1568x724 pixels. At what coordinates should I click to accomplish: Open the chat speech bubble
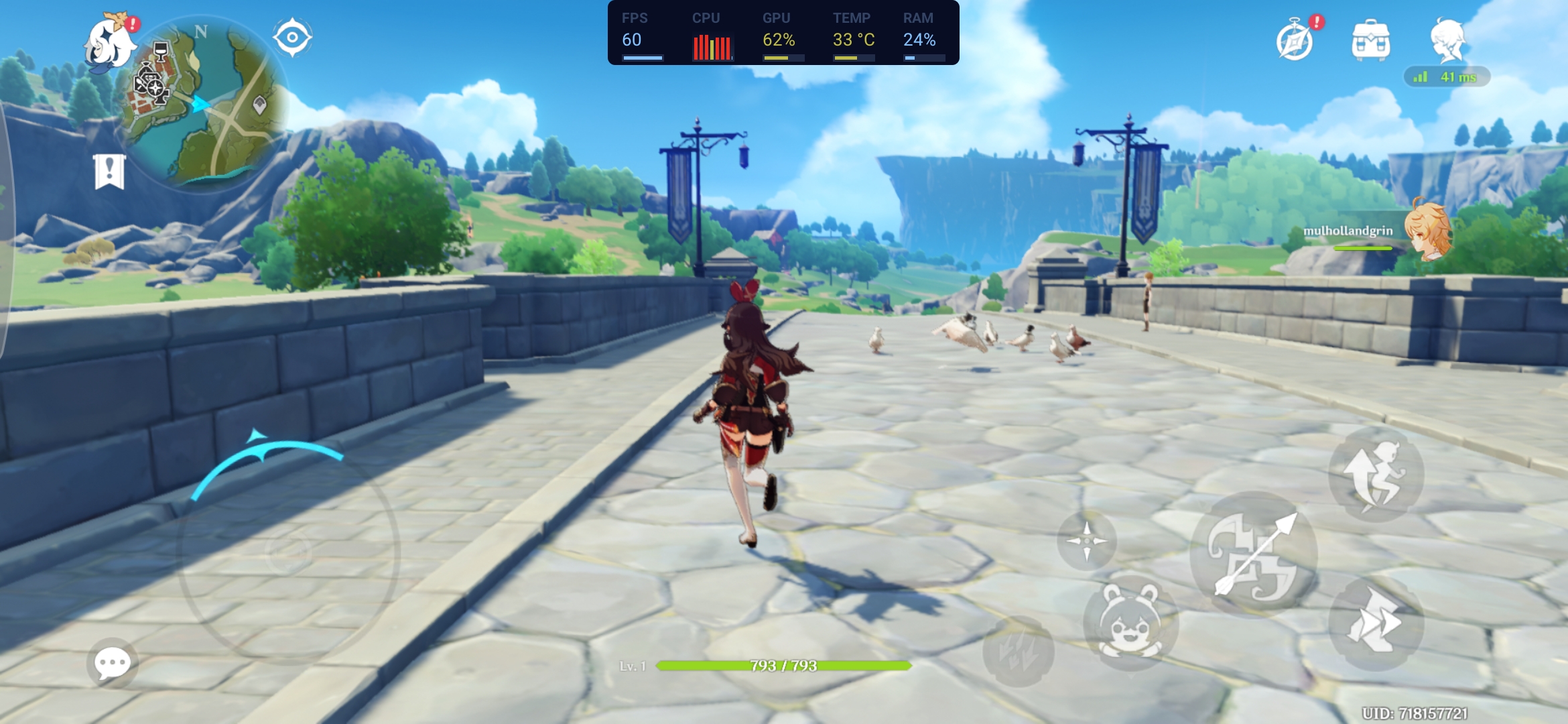[x=112, y=663]
